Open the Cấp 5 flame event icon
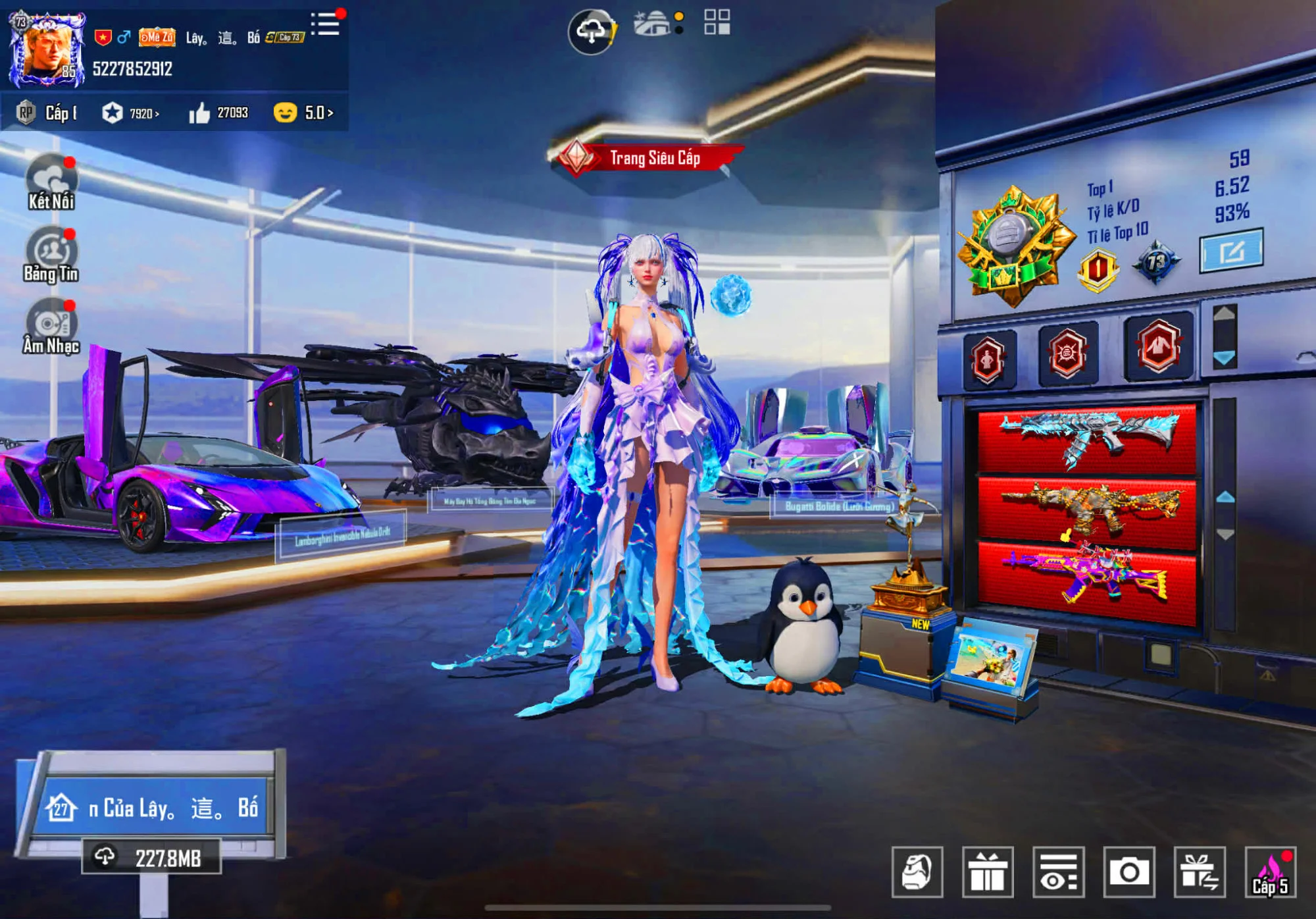This screenshot has height=919, width=1316. (x=1270, y=872)
